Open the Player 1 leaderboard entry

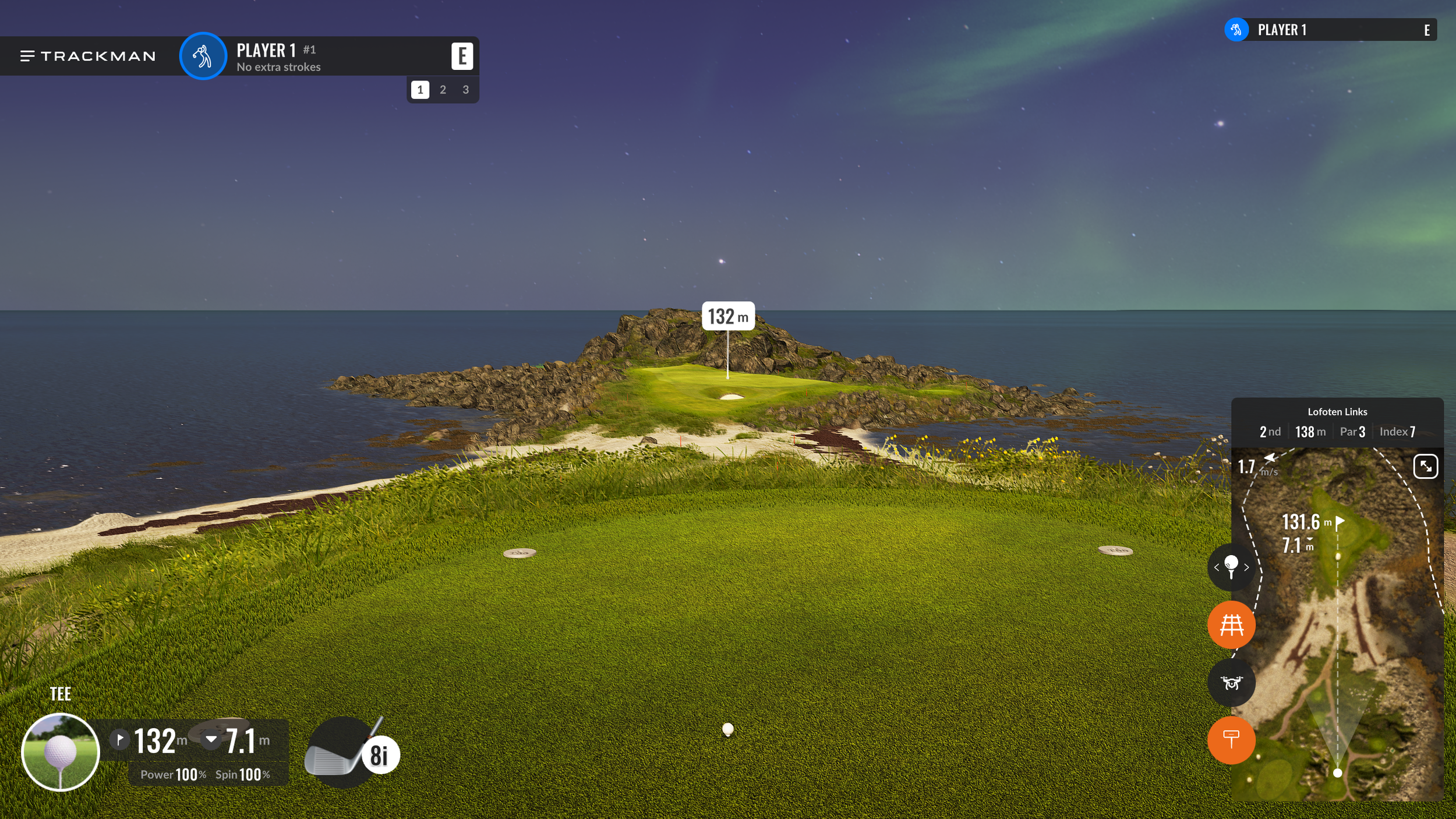pos(1330,30)
